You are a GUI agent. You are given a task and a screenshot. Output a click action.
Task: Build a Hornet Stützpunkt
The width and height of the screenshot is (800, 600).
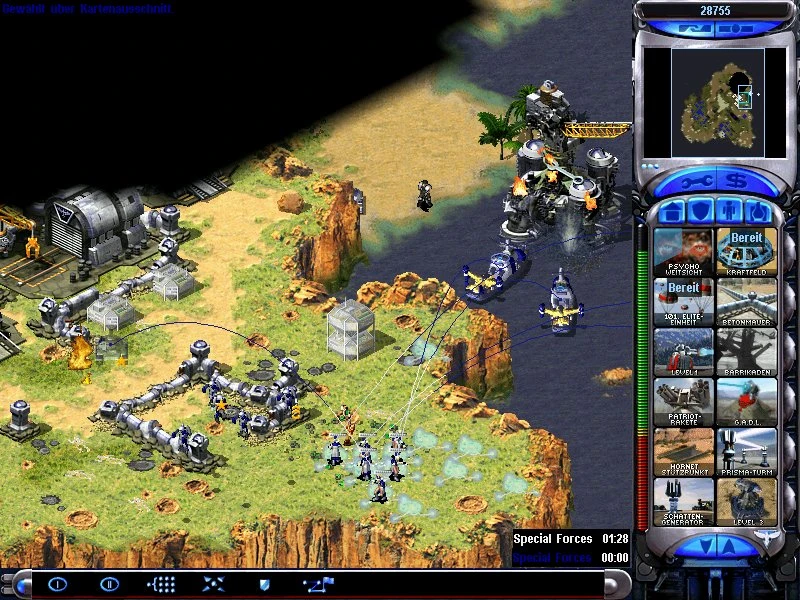pyautogui.click(x=684, y=452)
